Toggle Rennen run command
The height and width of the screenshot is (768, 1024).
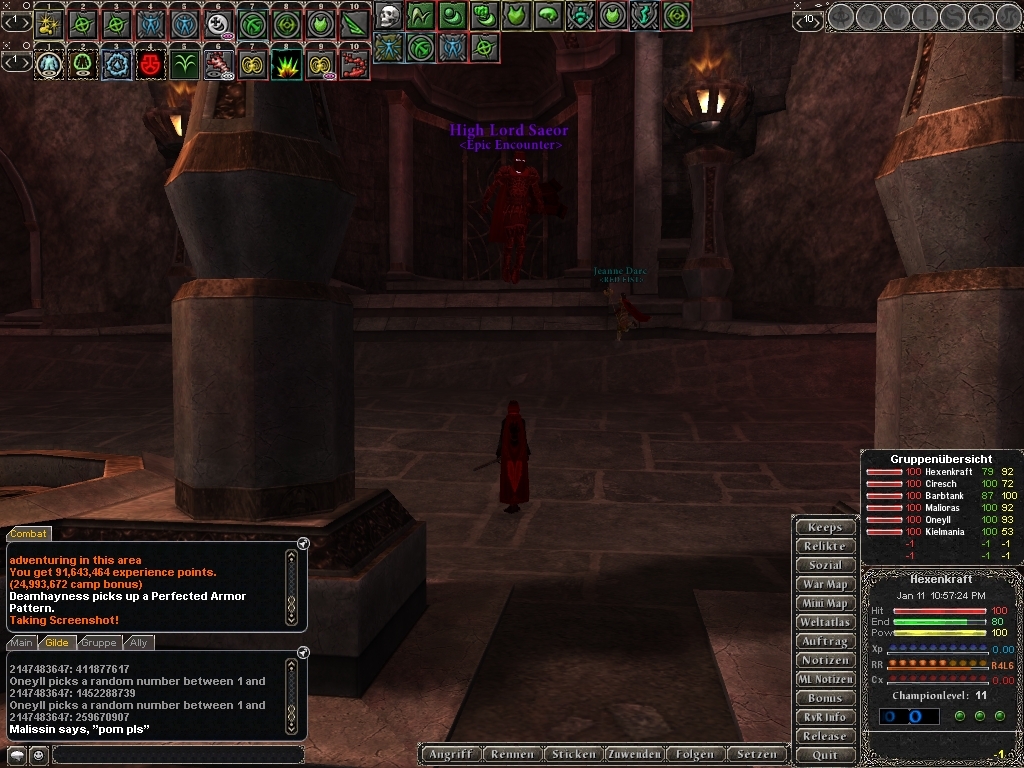click(514, 754)
